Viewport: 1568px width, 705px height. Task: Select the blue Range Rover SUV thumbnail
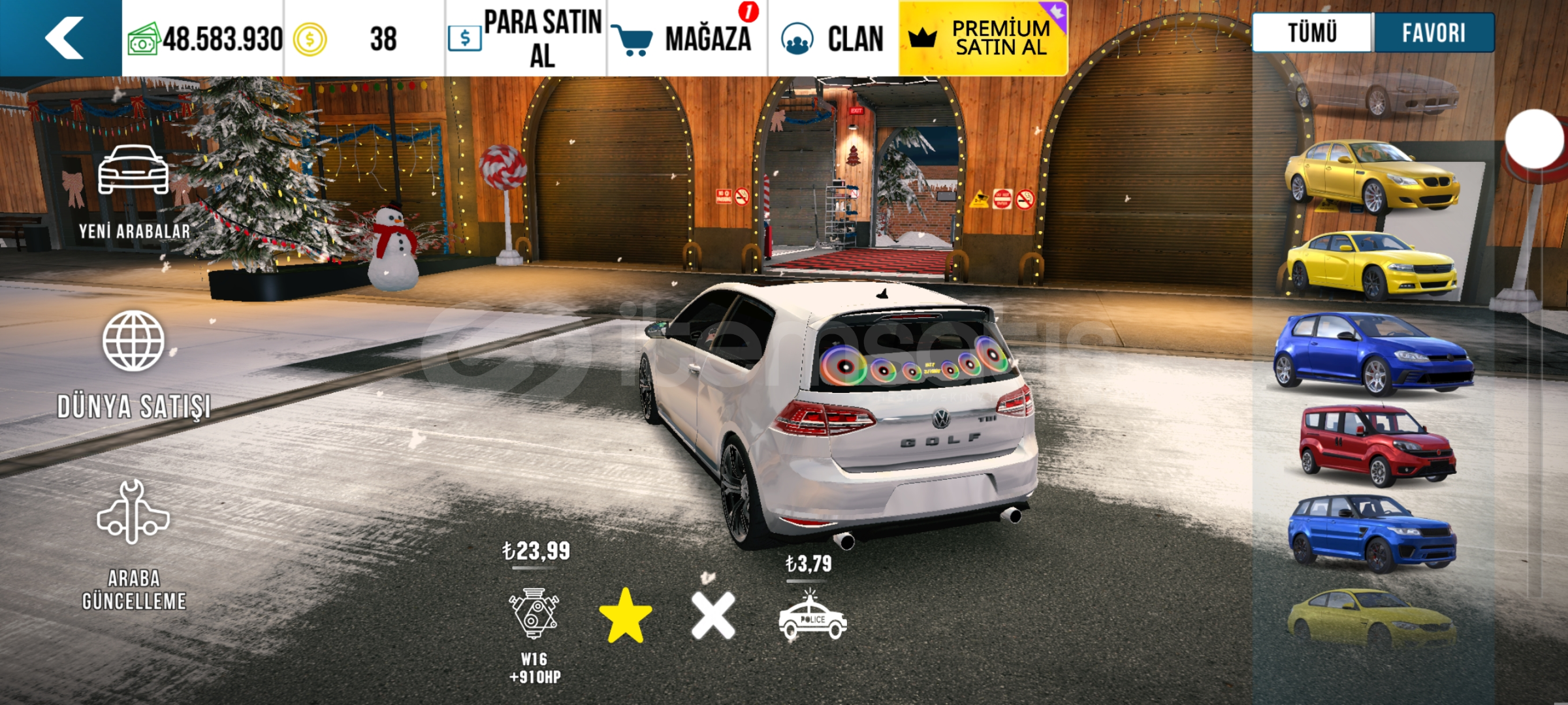[1371, 533]
